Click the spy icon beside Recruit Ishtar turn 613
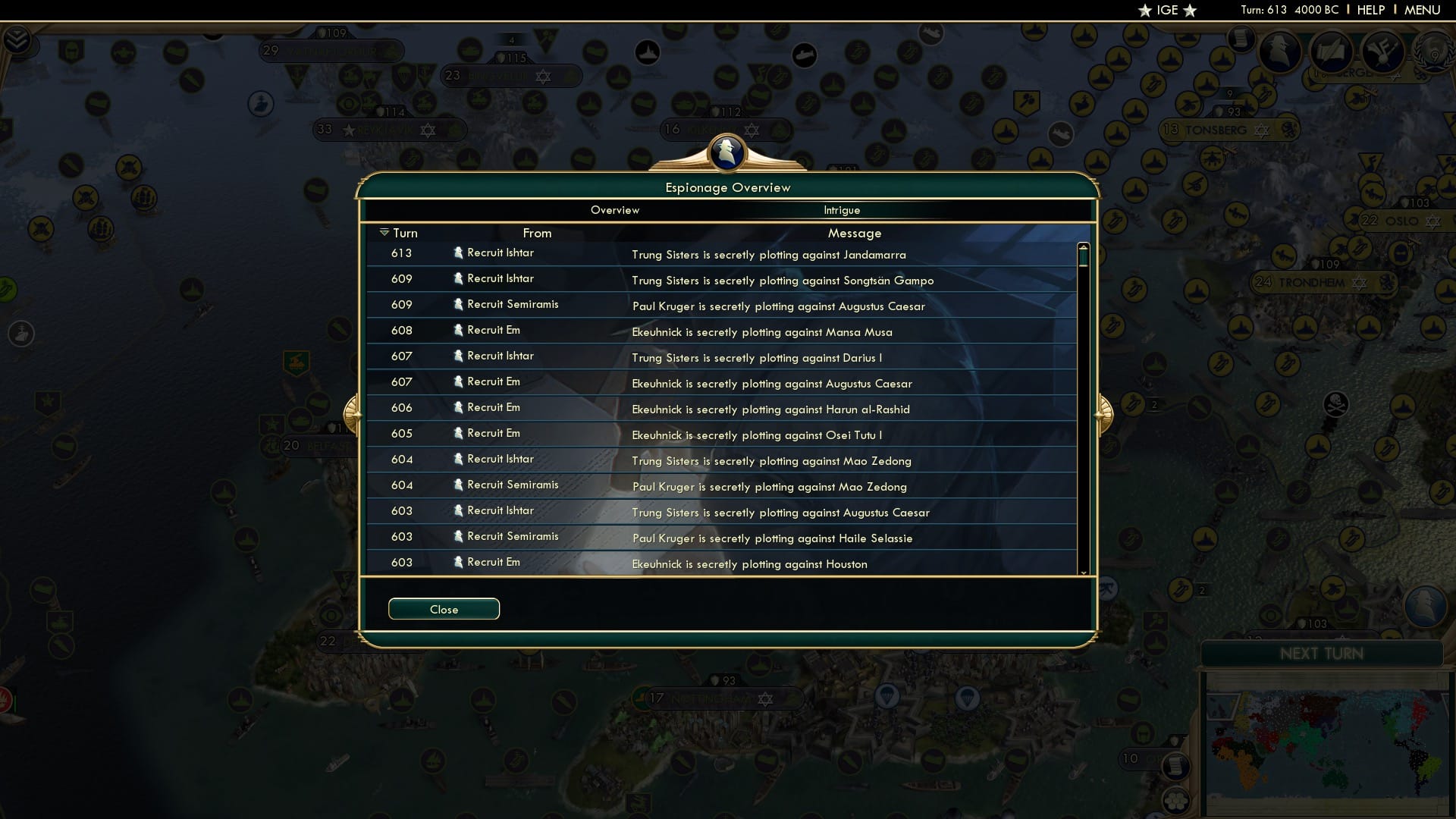This screenshot has height=819, width=1456. click(x=458, y=253)
